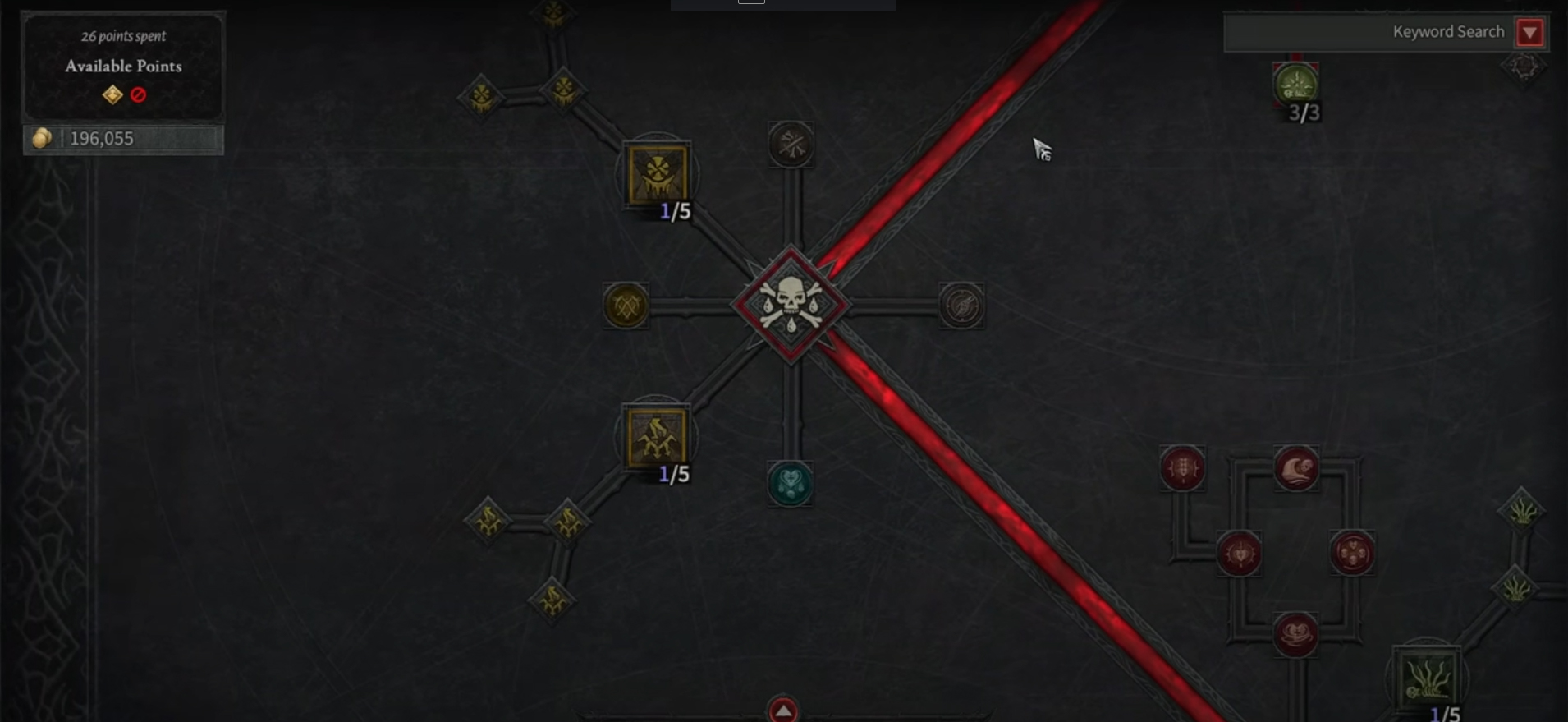Pick the round yellow crossed-claws passive node
This screenshot has width=1568, height=722.
point(626,306)
